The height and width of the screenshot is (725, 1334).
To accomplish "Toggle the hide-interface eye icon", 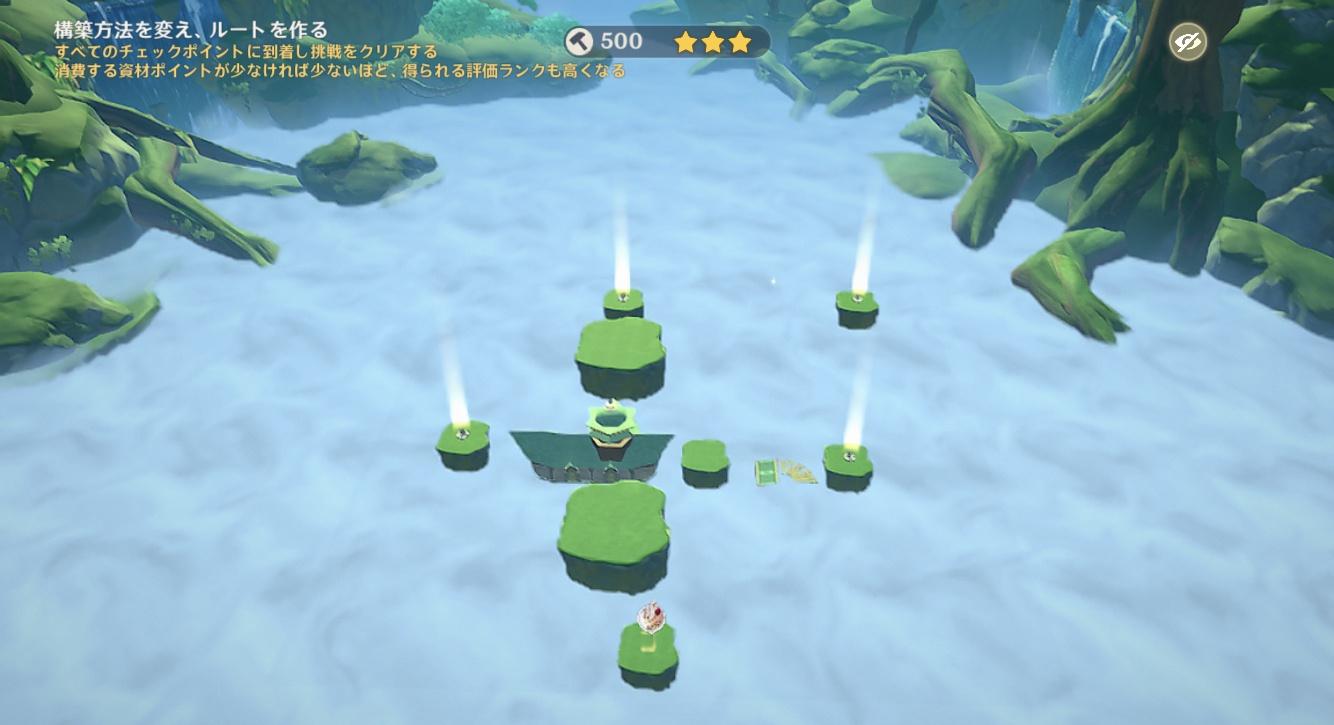I will (1188, 42).
